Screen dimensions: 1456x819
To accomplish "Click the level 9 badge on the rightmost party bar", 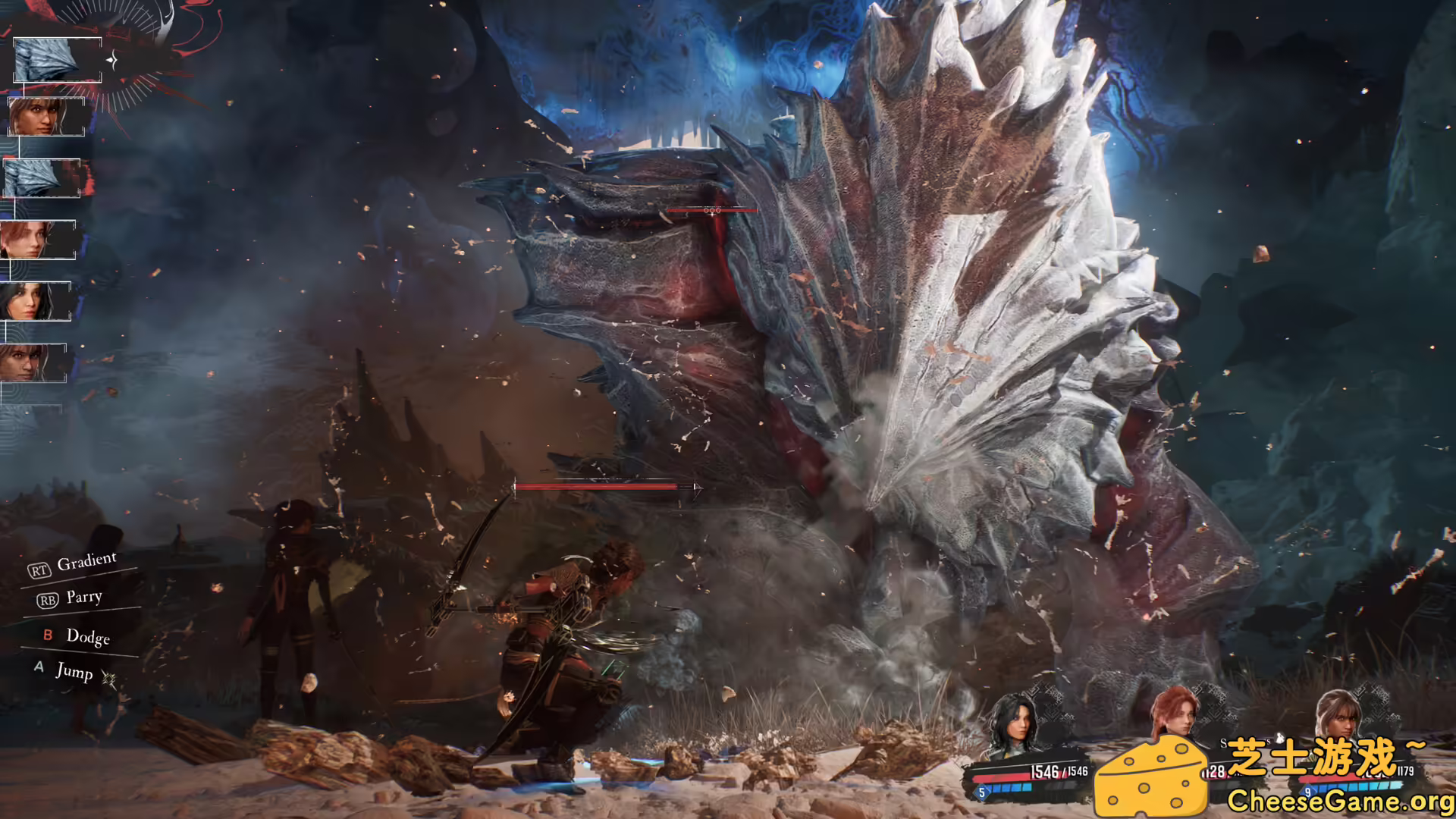I will click(1307, 792).
